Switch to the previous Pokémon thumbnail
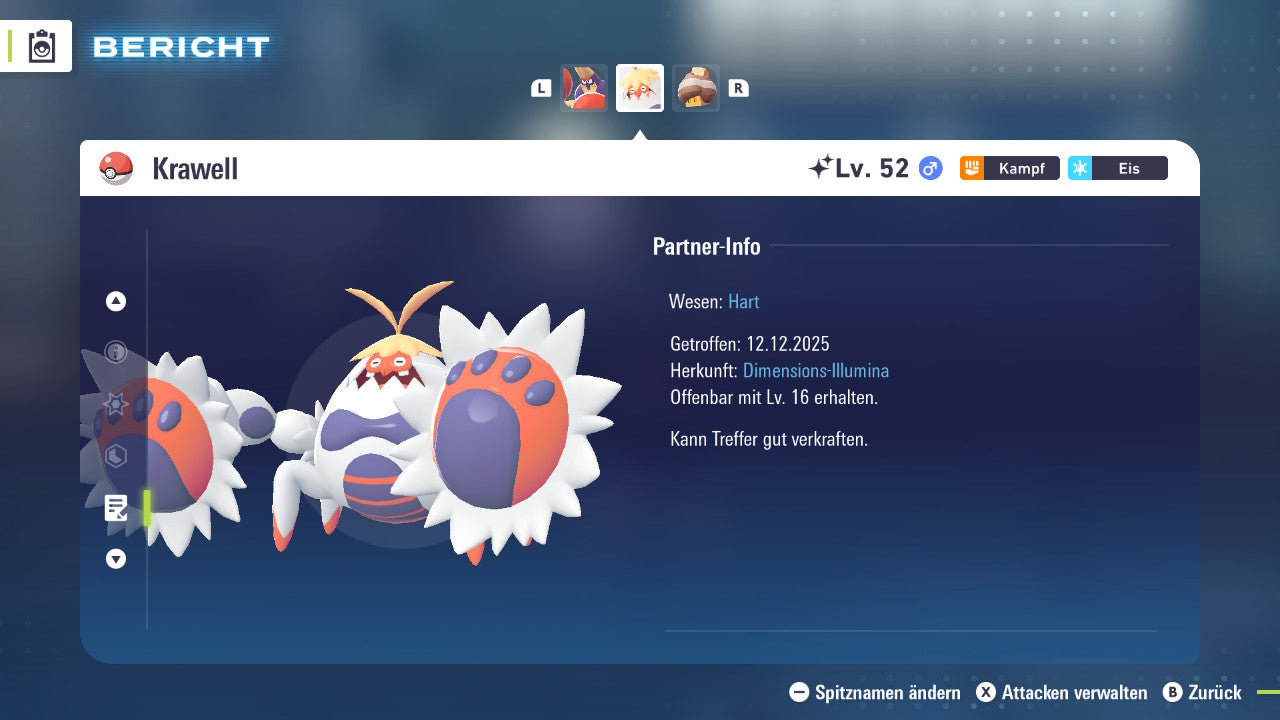 (x=584, y=87)
